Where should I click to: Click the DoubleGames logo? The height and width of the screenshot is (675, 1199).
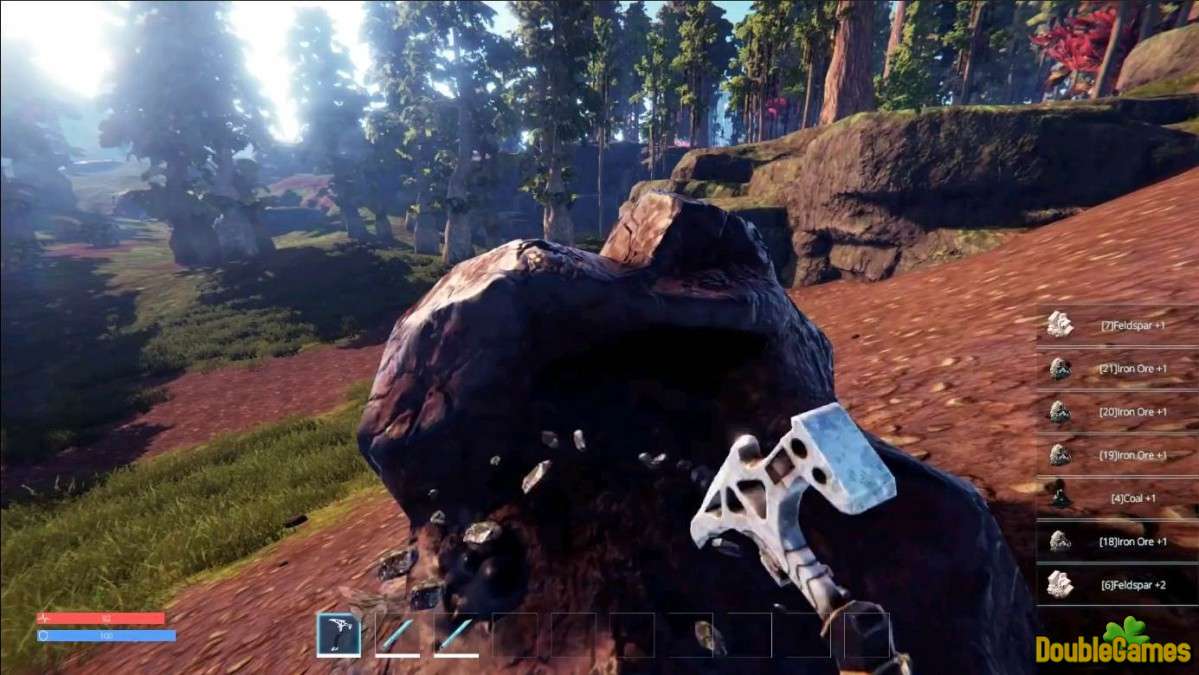(1115, 643)
